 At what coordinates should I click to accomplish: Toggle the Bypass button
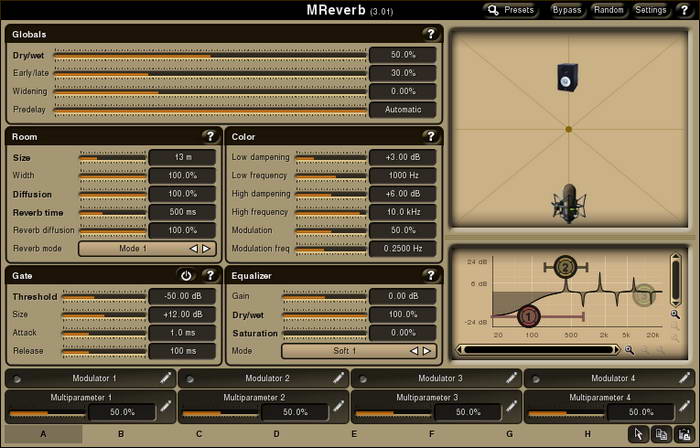pyautogui.click(x=567, y=10)
